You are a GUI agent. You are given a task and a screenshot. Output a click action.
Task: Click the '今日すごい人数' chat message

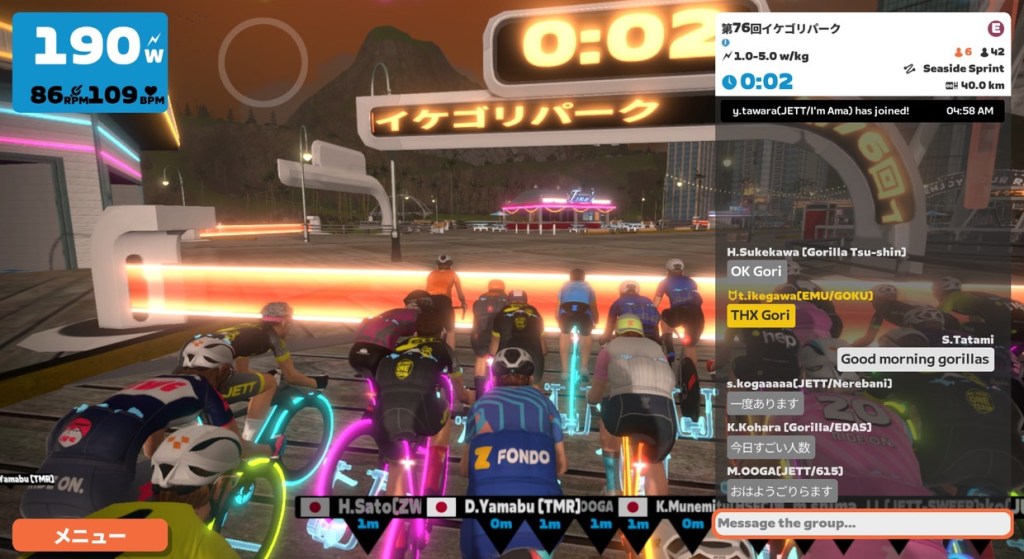pos(770,447)
